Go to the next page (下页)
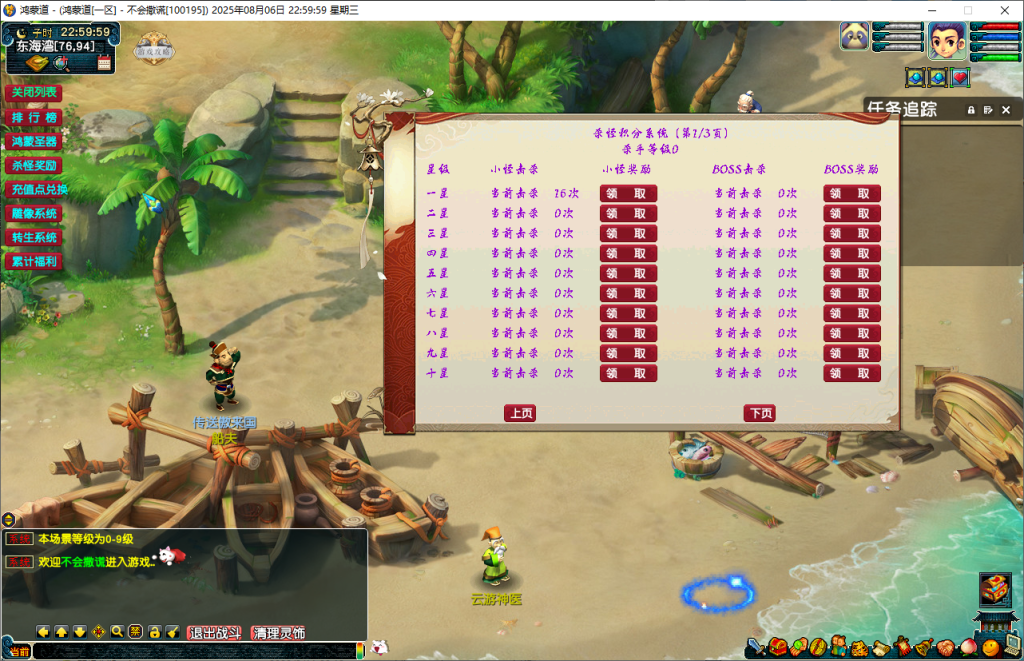The image size is (1024, 661). click(x=760, y=413)
